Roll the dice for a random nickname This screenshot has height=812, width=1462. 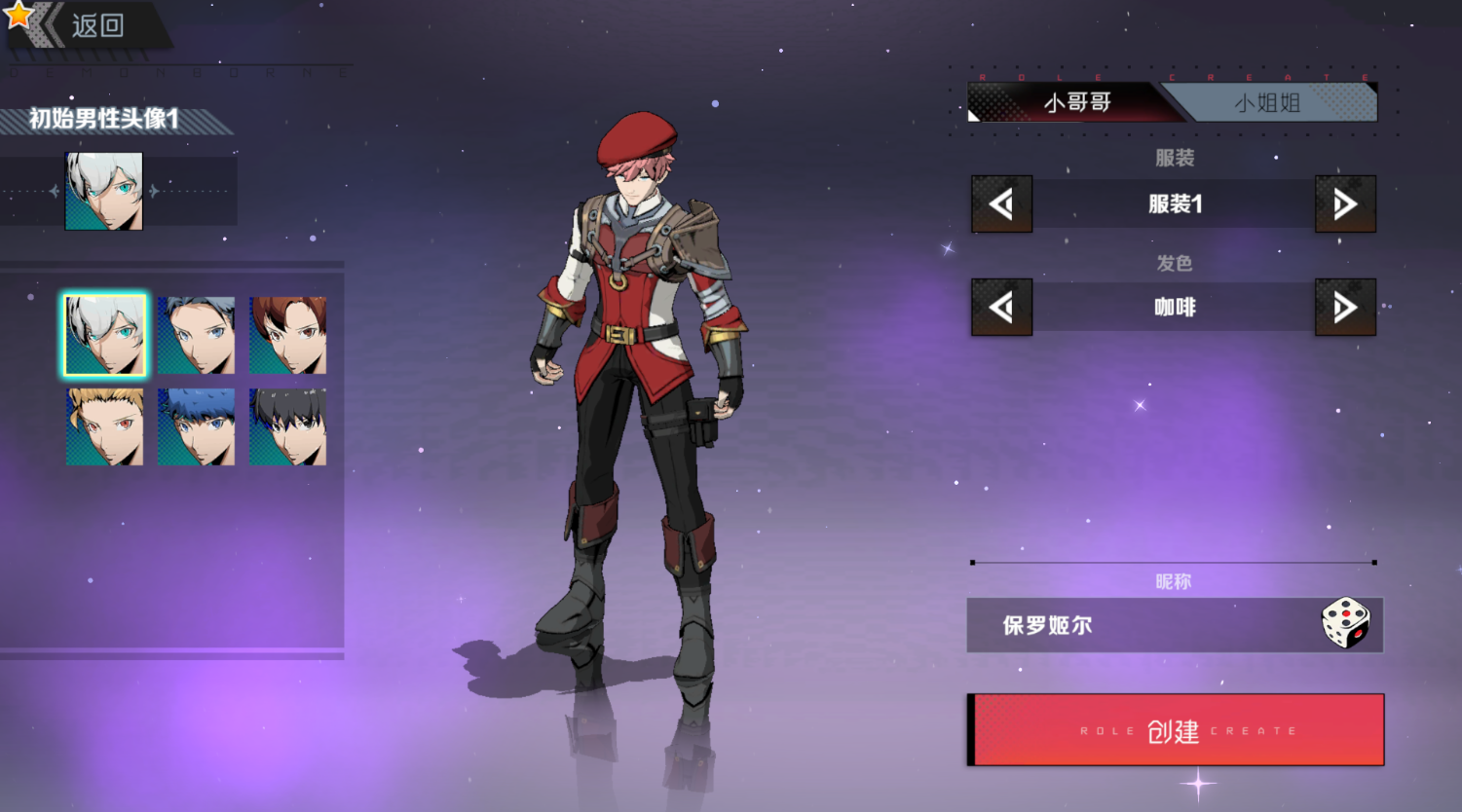(x=1345, y=624)
